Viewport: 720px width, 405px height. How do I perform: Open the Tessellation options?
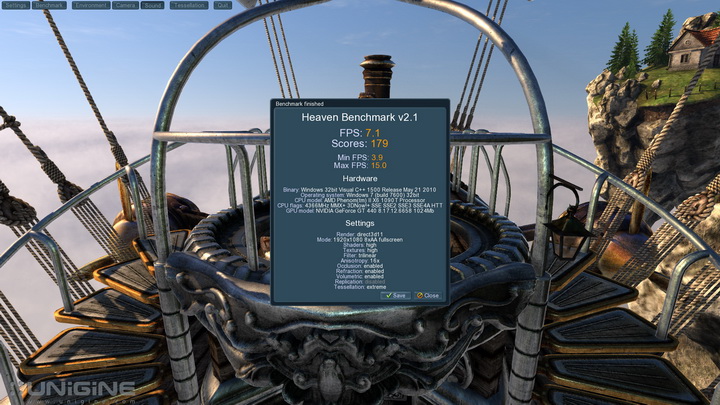pyautogui.click(x=188, y=5)
